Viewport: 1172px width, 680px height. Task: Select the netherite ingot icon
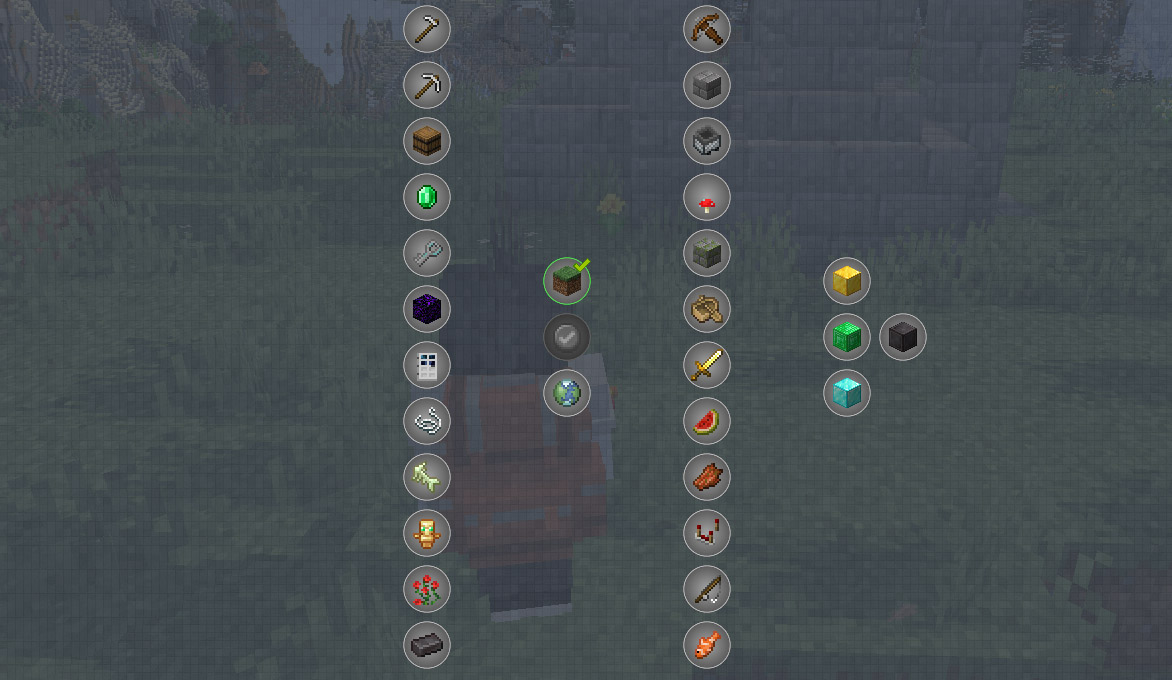click(x=427, y=645)
